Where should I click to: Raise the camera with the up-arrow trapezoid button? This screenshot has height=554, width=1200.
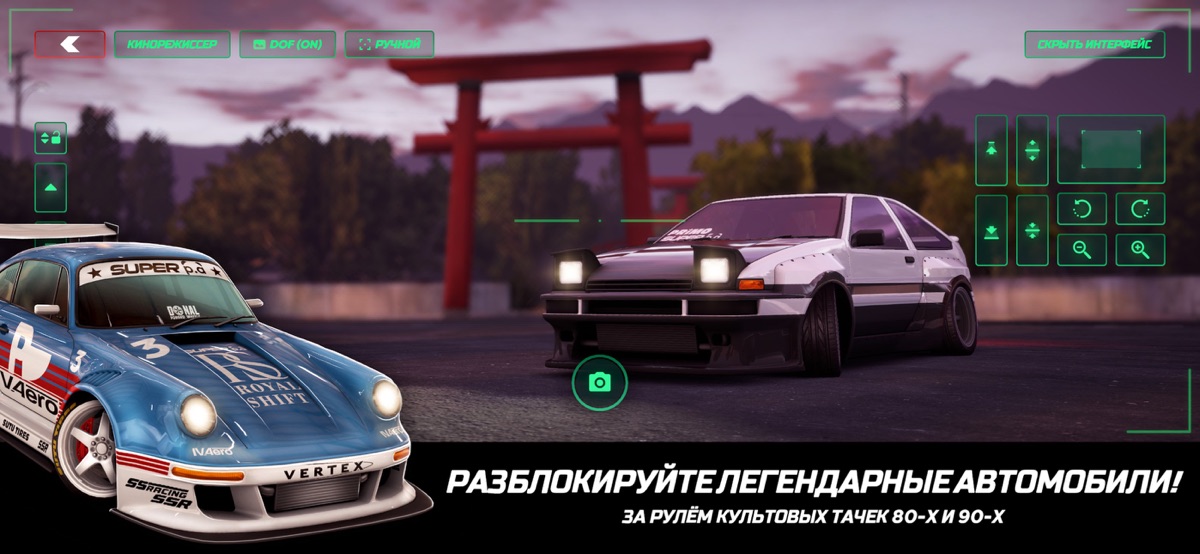point(991,150)
